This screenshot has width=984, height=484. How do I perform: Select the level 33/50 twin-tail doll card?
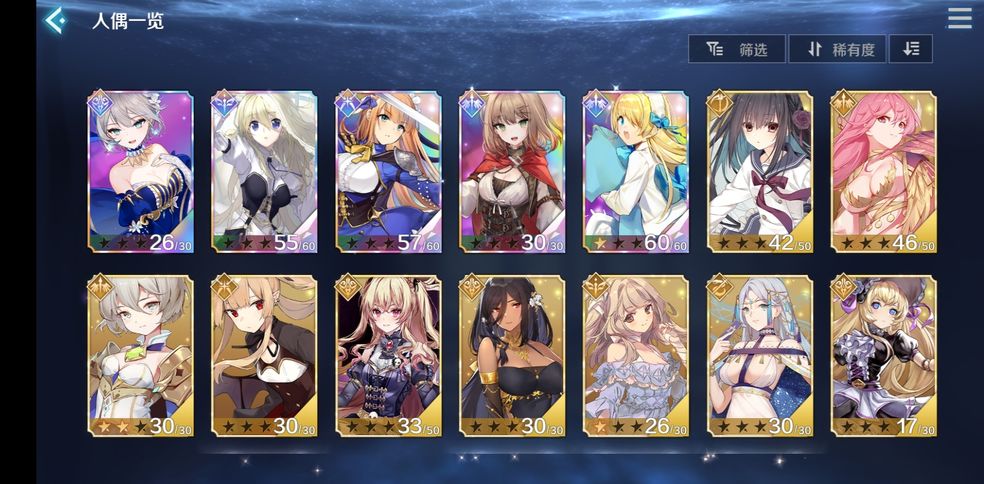click(x=388, y=356)
